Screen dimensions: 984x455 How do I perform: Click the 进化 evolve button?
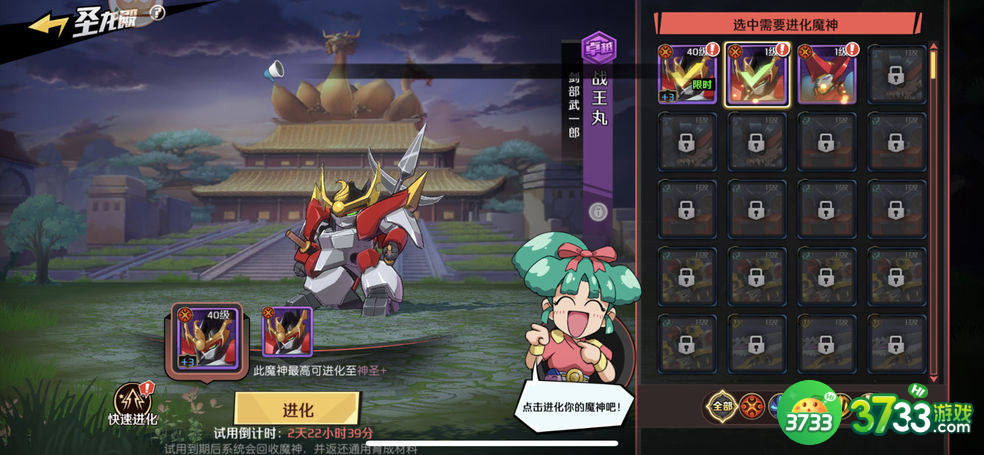pos(297,409)
